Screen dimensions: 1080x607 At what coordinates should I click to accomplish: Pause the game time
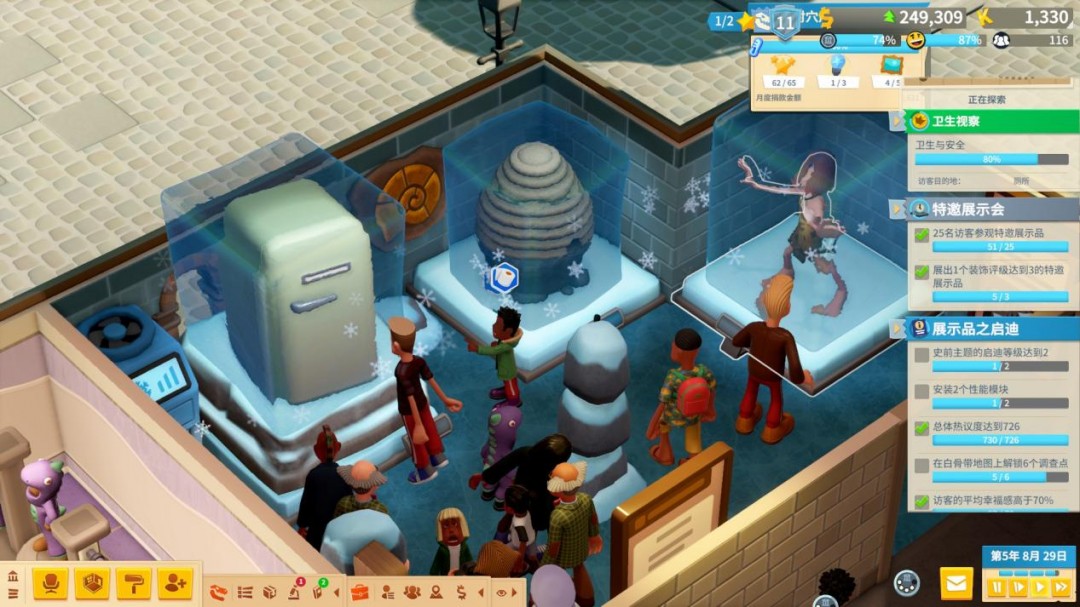(x=997, y=587)
